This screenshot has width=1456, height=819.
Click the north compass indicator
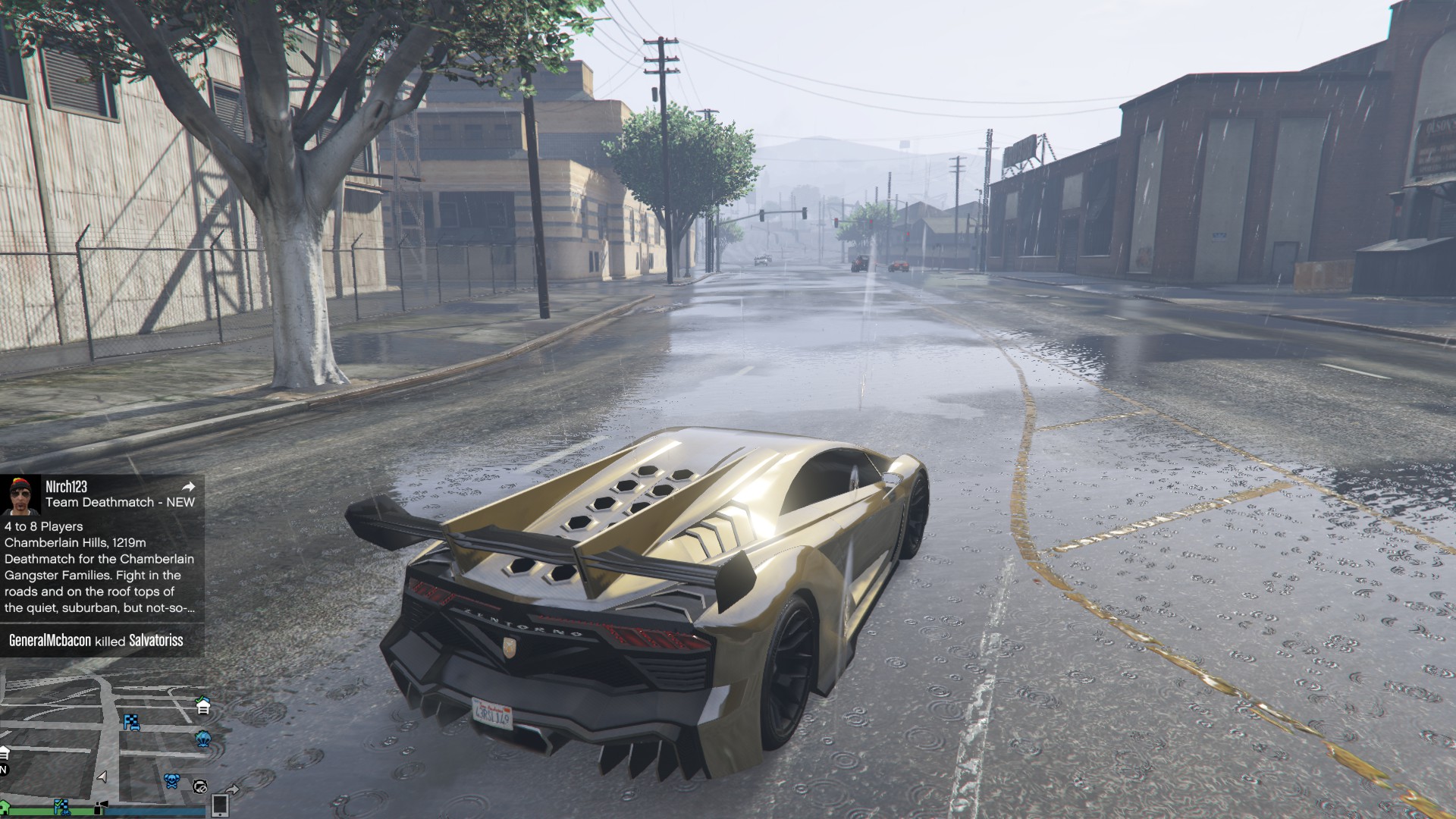[x=3, y=770]
